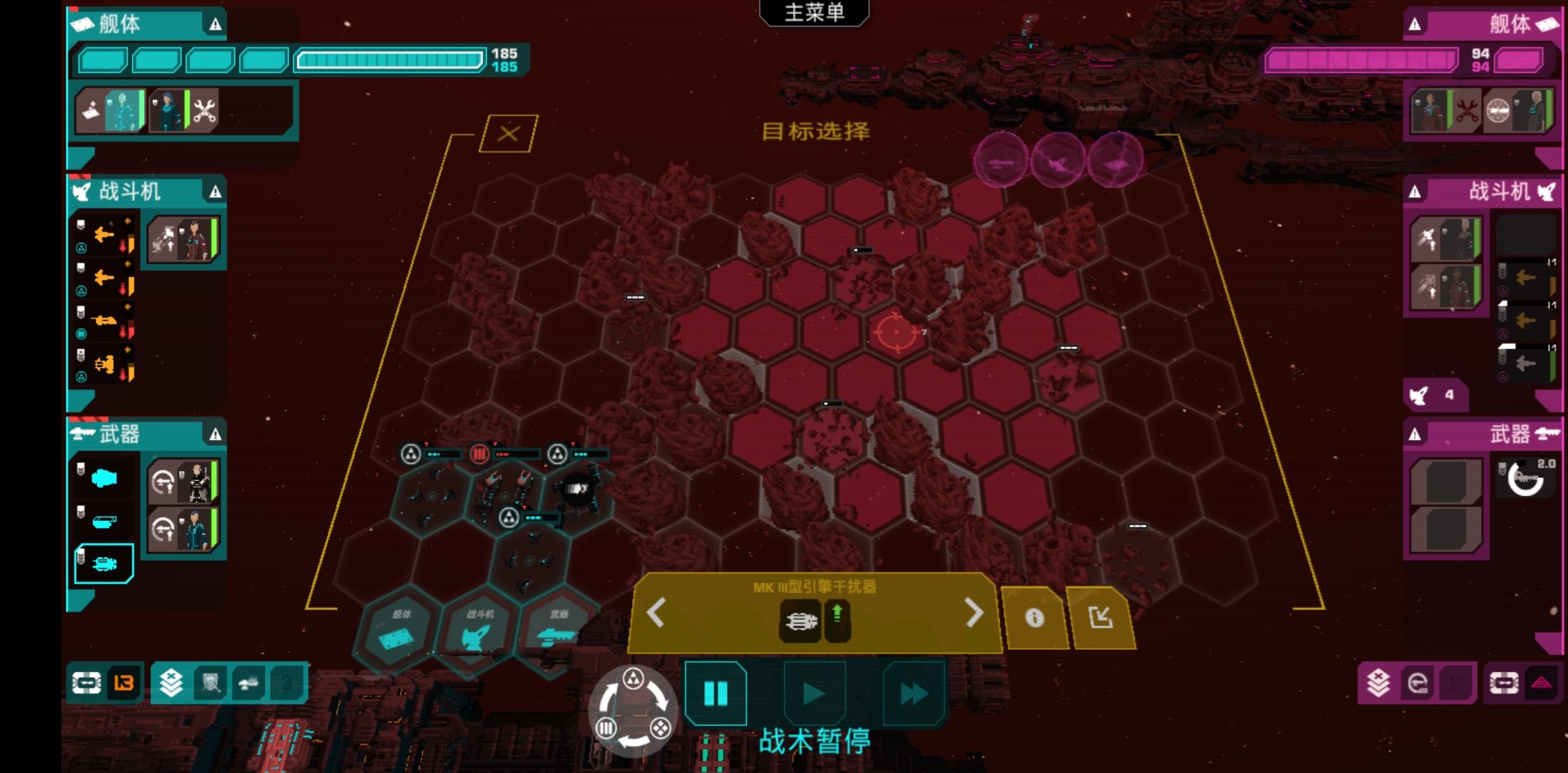Choose the highlighted engine jammer weapon slot
1568x773 pixels.
(x=104, y=564)
